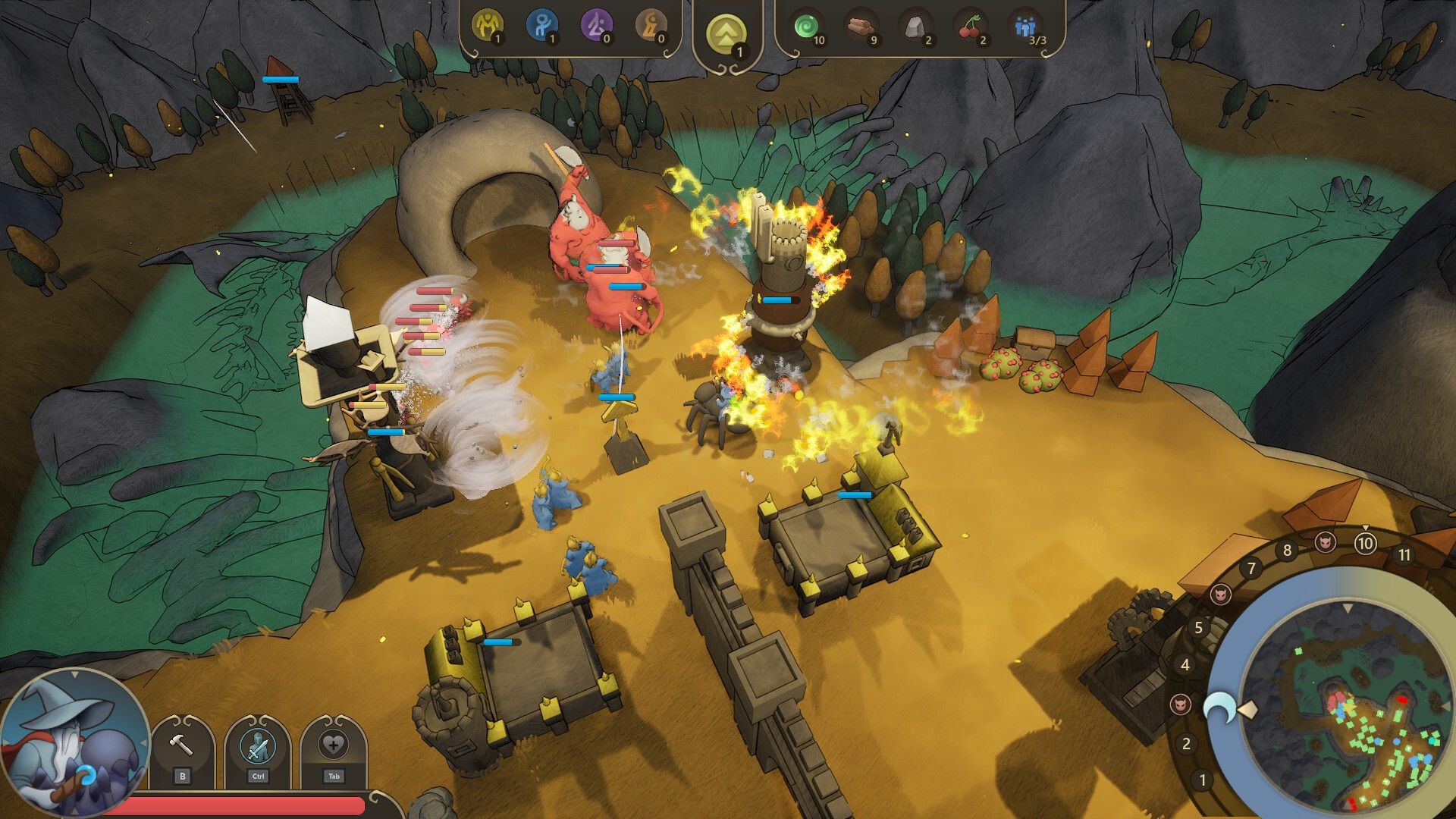Choose the purple kneeling figure icon
1456x819 pixels.
pos(596,27)
